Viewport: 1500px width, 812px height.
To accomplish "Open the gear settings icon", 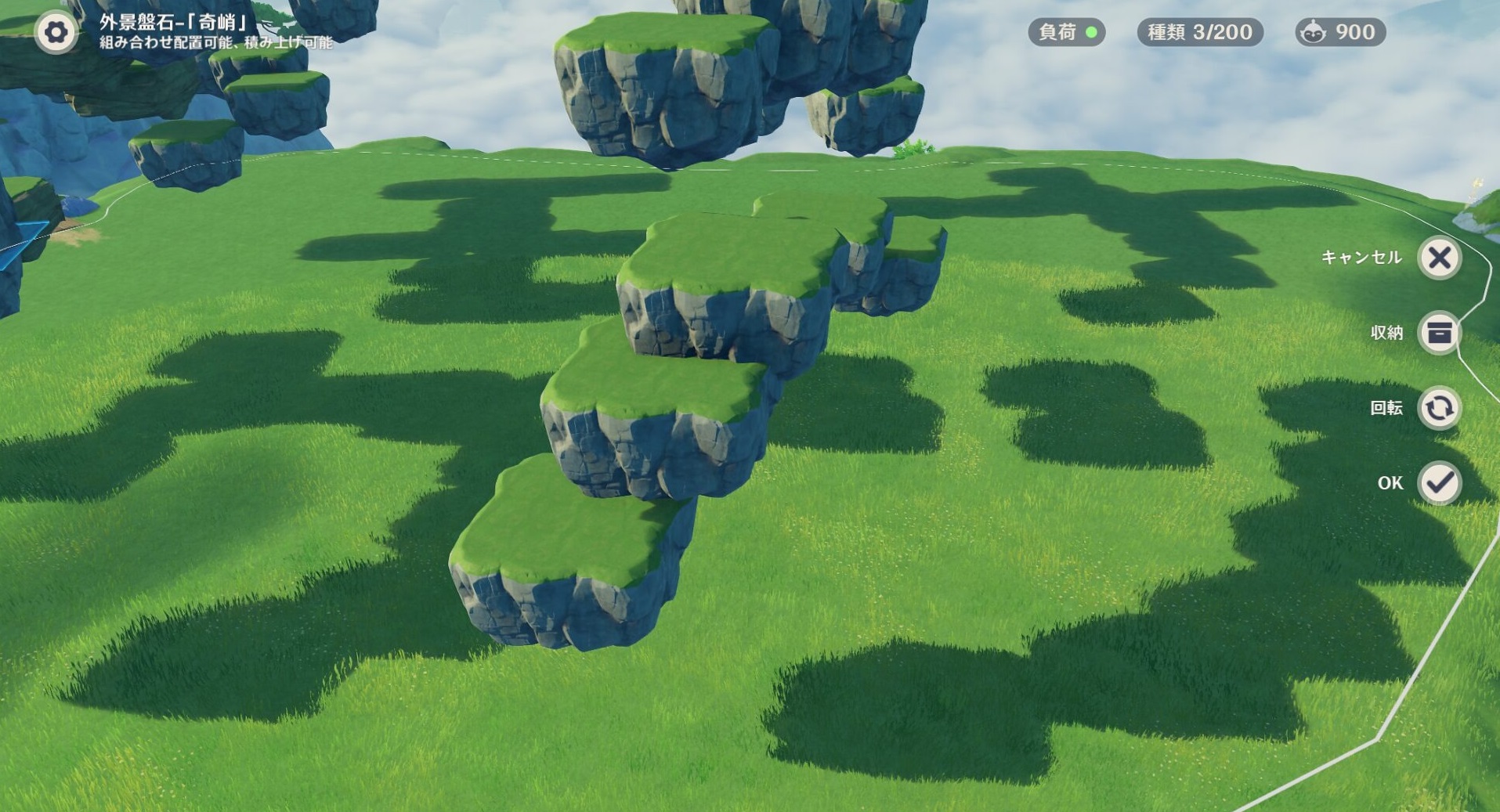I will (x=56, y=32).
